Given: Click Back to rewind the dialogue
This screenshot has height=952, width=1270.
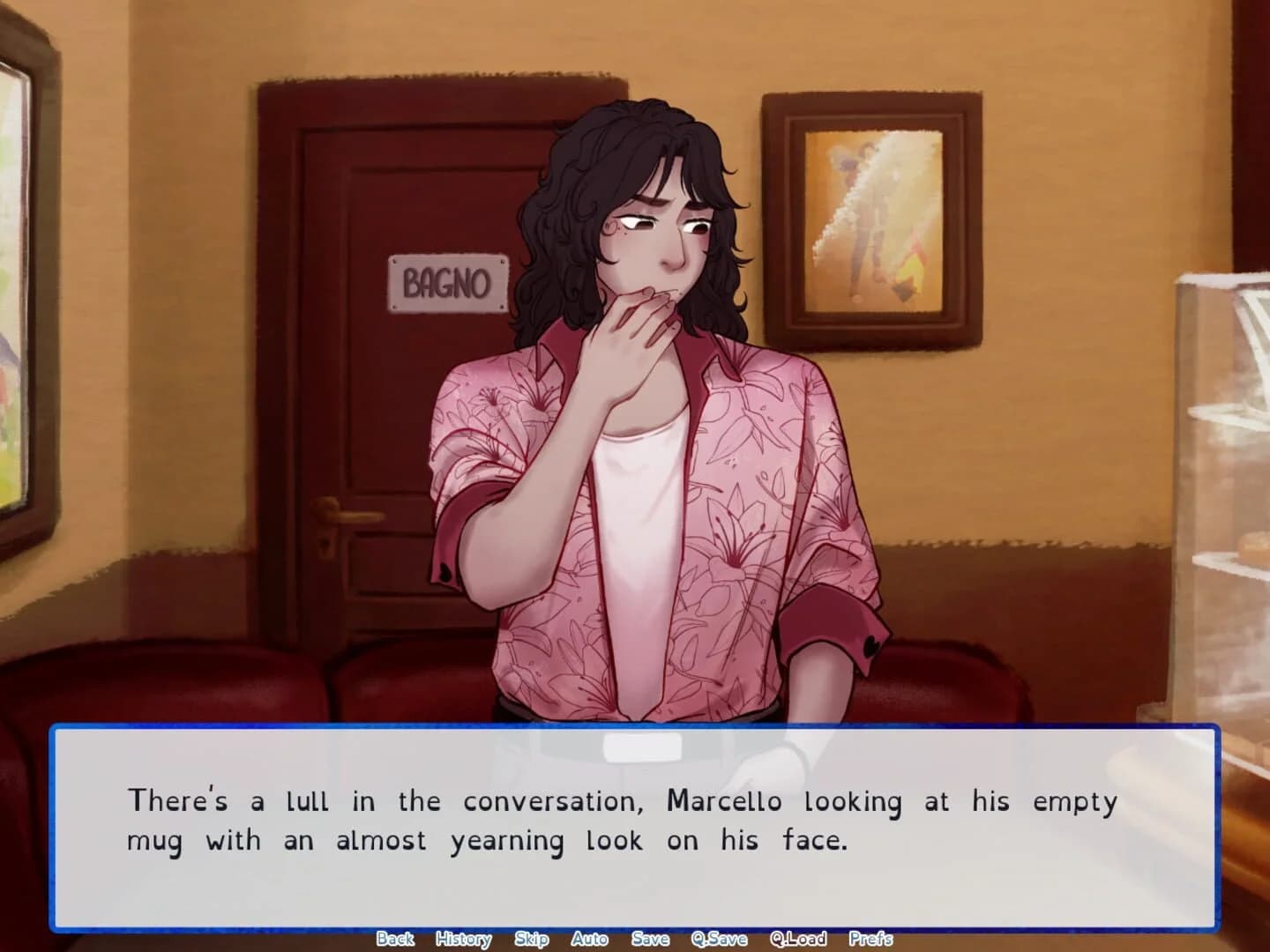Looking at the screenshot, I should click(x=397, y=939).
